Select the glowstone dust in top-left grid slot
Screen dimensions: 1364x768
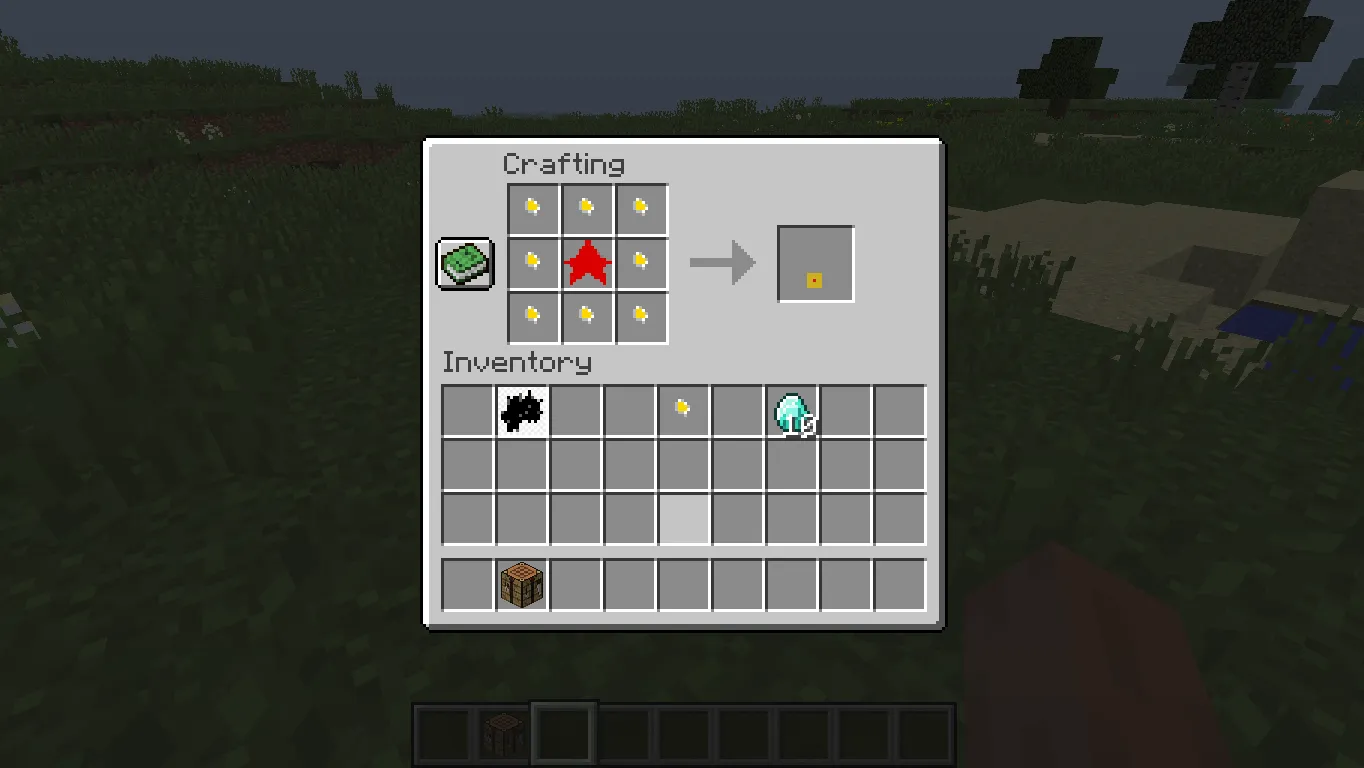tap(532, 207)
